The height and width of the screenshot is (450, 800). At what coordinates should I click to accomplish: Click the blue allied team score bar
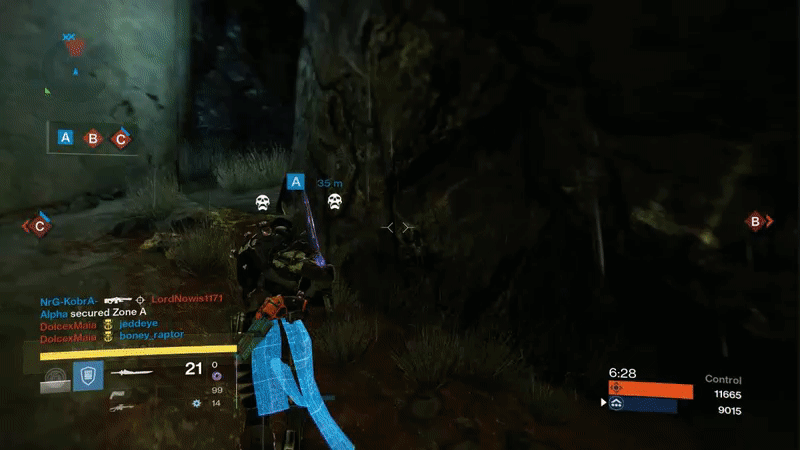[x=643, y=405]
